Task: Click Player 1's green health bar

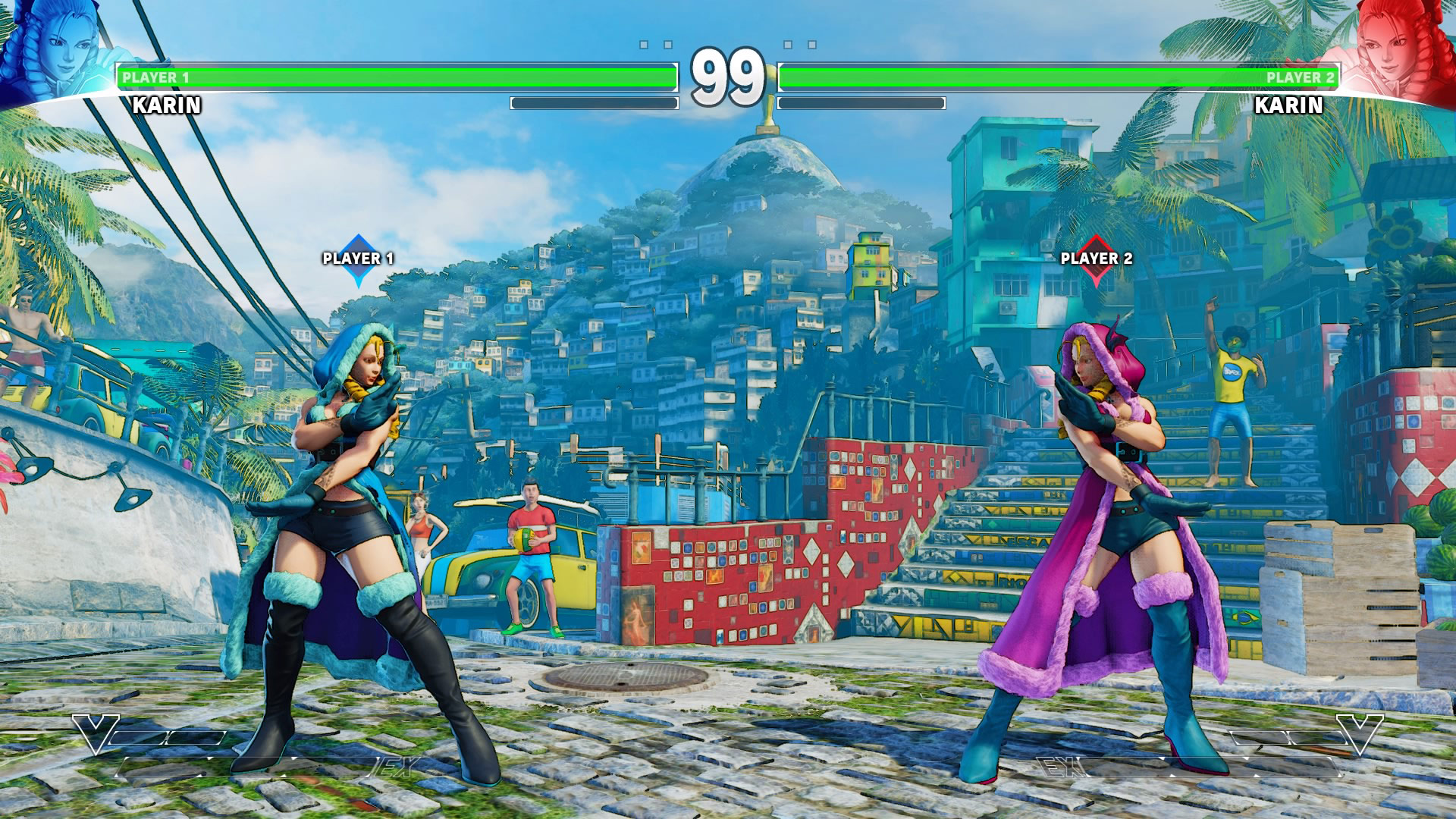Action: click(394, 77)
